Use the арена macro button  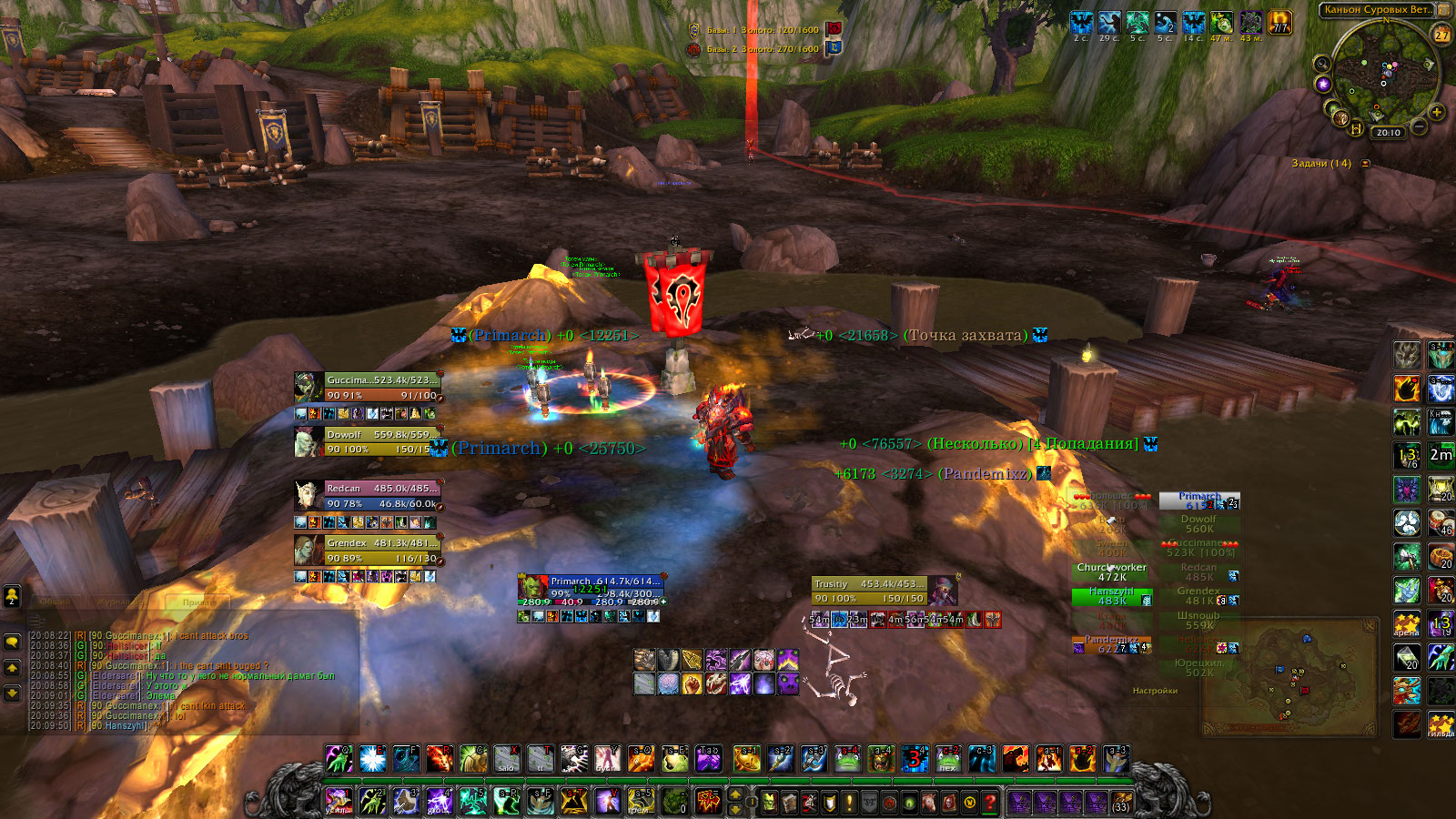pos(1407,623)
